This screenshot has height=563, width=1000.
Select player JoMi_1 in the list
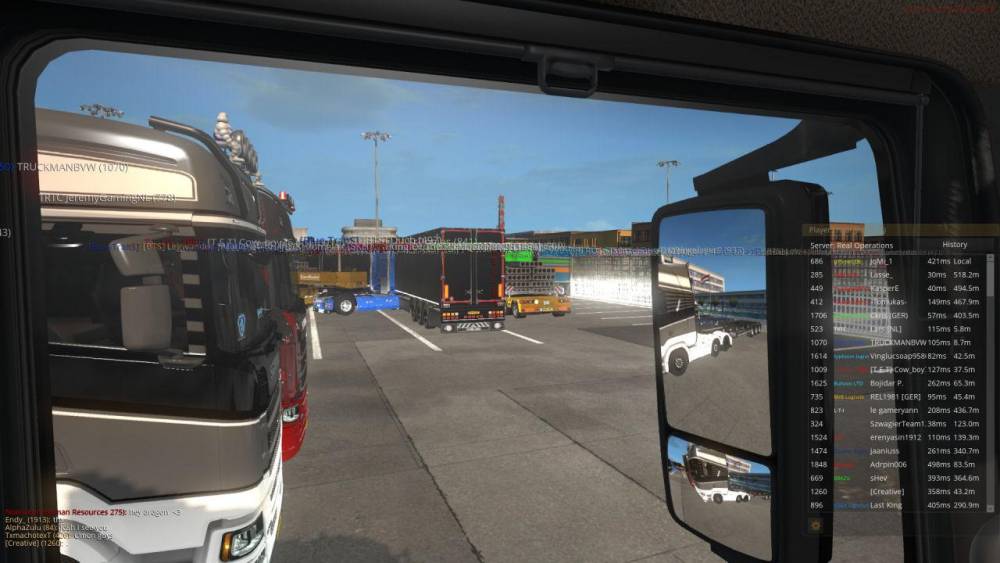pyautogui.click(x=886, y=260)
